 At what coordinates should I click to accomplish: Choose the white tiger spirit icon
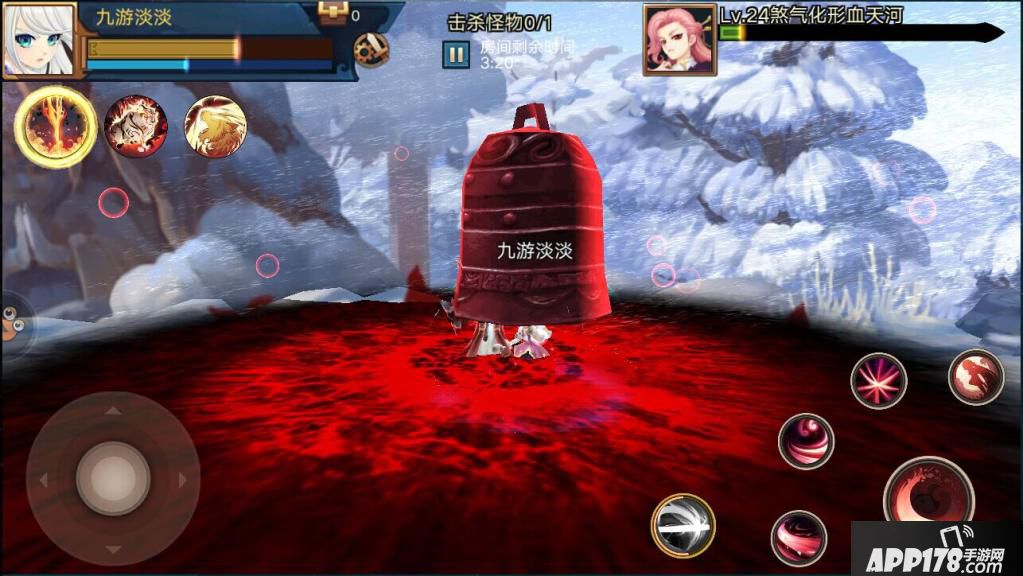coord(136,126)
